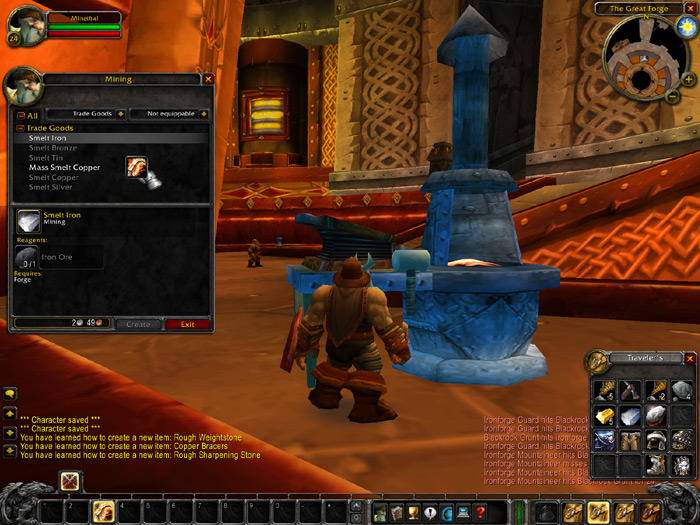Open the red question mark help button
The image size is (700, 525).
(481, 512)
